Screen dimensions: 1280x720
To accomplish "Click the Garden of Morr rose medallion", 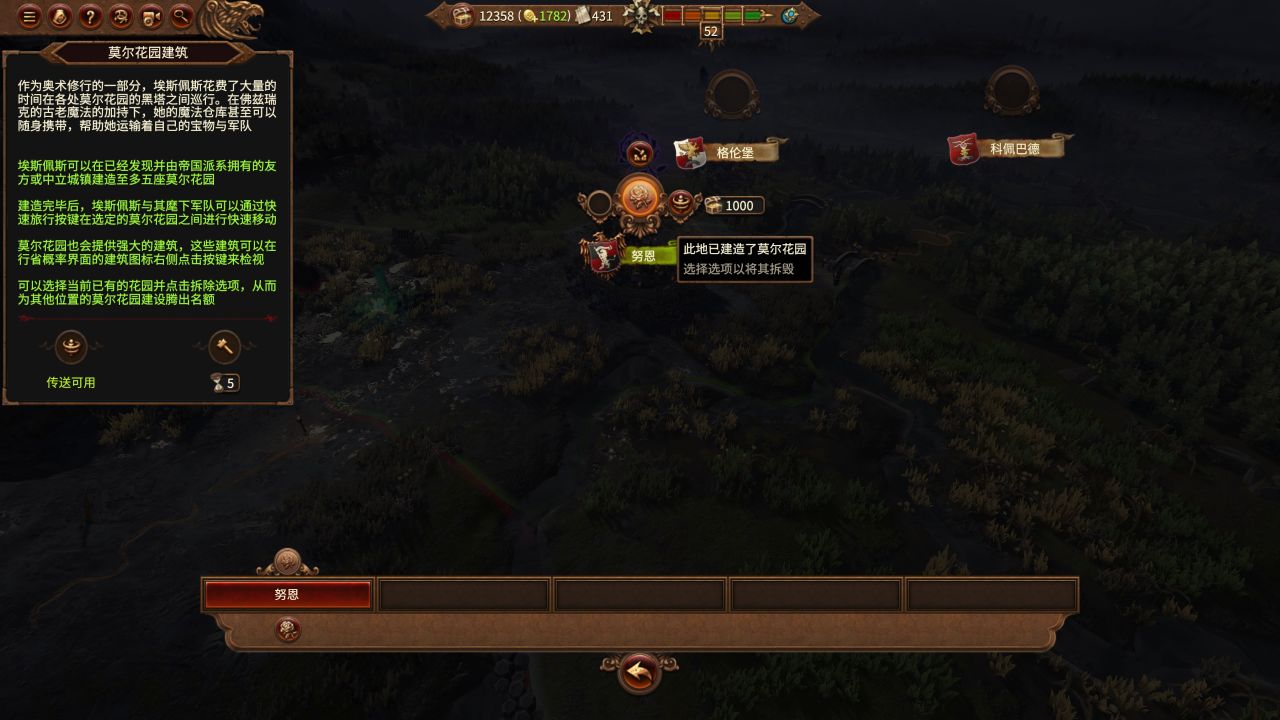I will 639,198.
